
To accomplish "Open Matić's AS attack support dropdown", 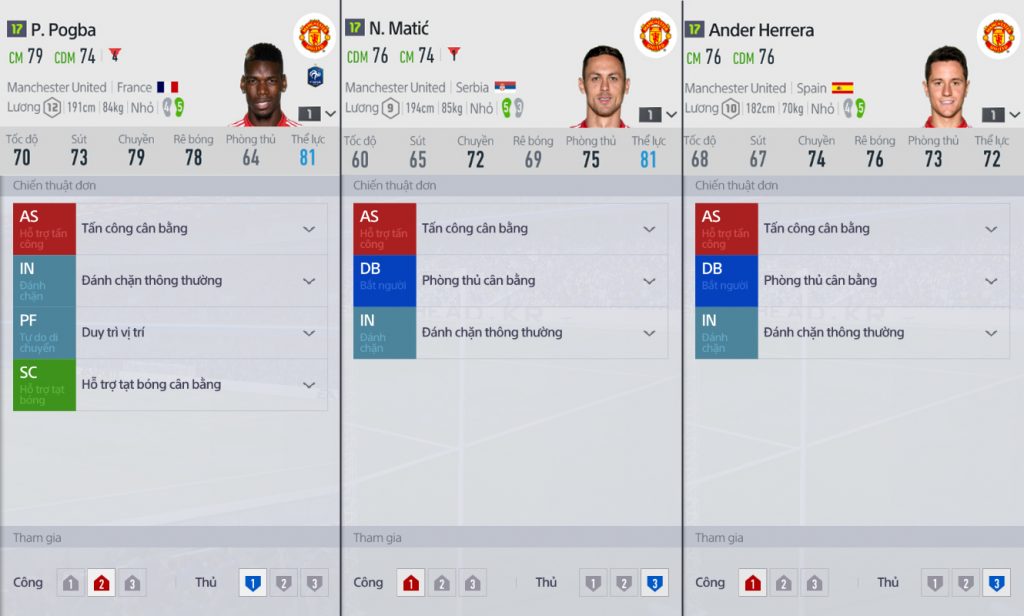I will tap(649, 229).
